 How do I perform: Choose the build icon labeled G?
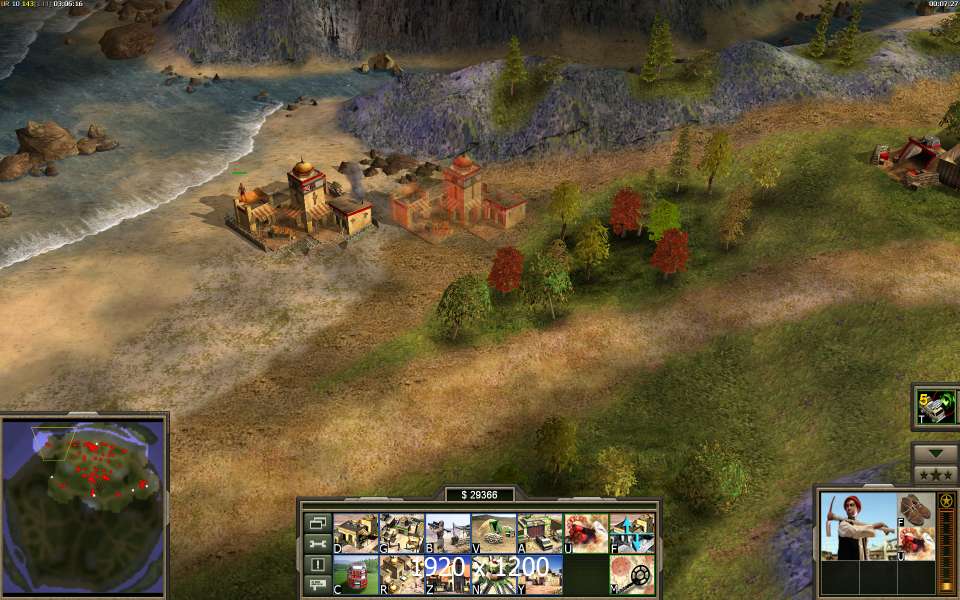click(x=401, y=533)
